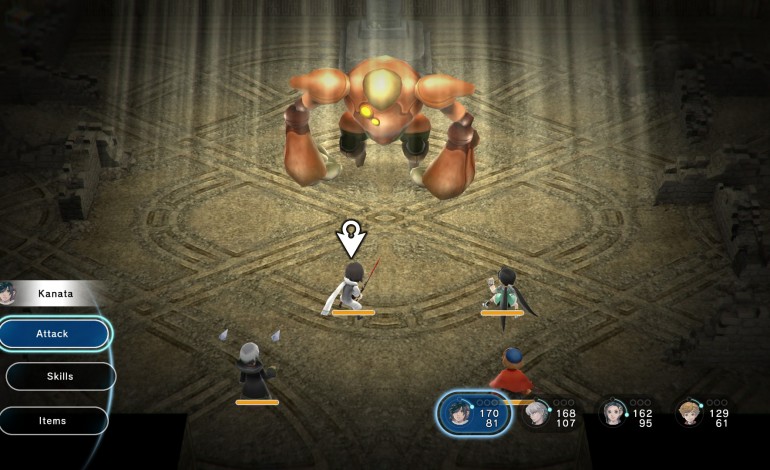Select Kanata's highlighted party portrait
The height and width of the screenshot is (470, 770).
click(461, 413)
